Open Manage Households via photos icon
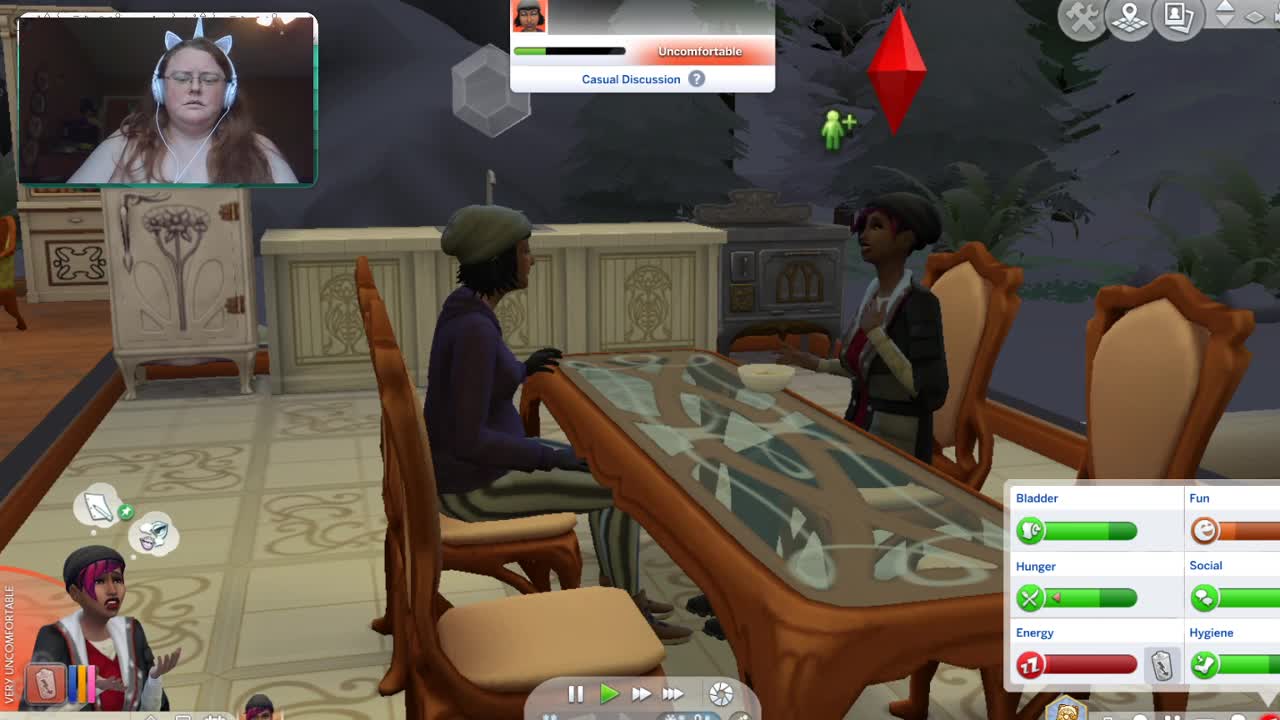The height and width of the screenshot is (720, 1280). [x=1177, y=15]
